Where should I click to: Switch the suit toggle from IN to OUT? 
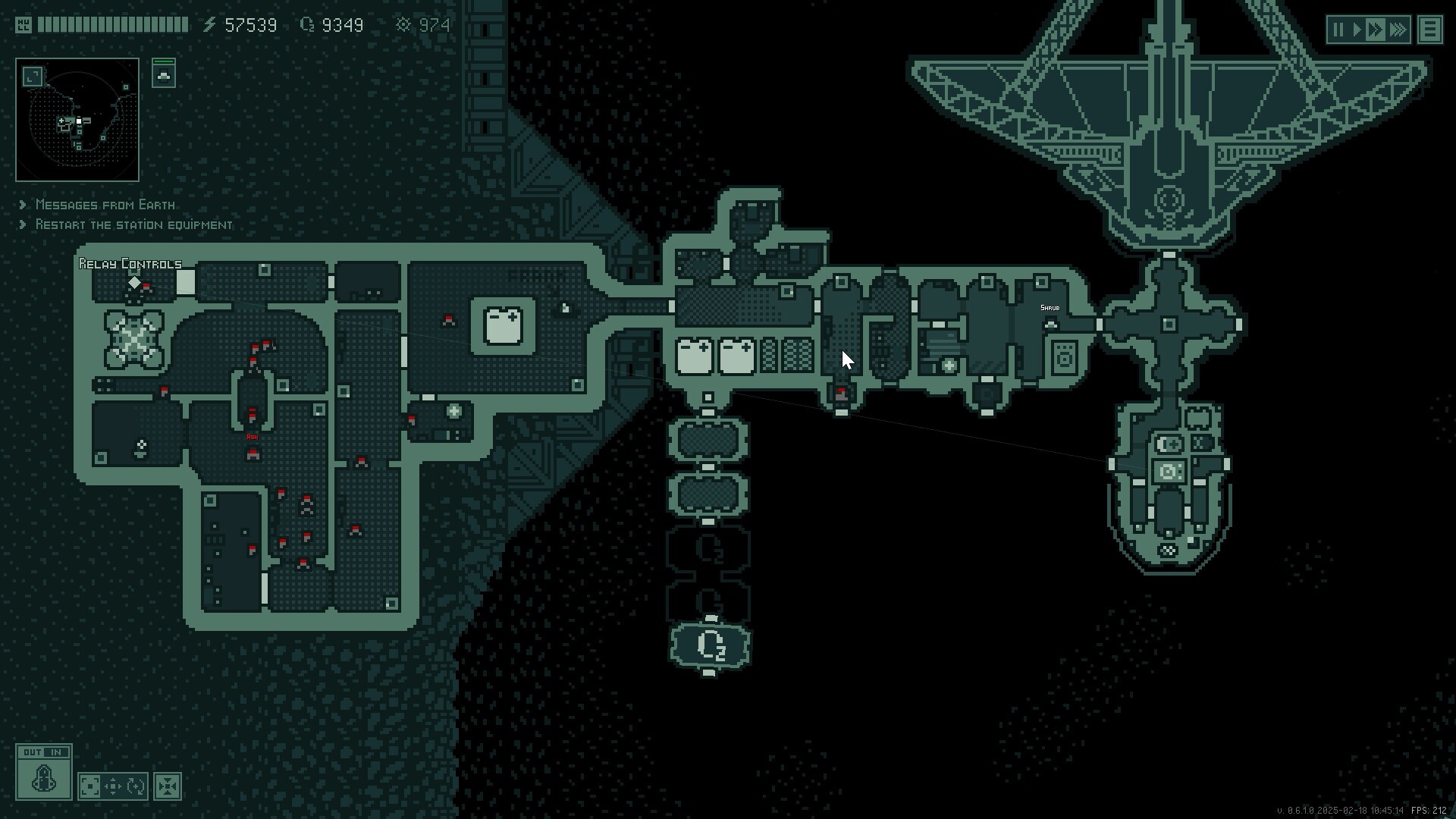pos(32,752)
